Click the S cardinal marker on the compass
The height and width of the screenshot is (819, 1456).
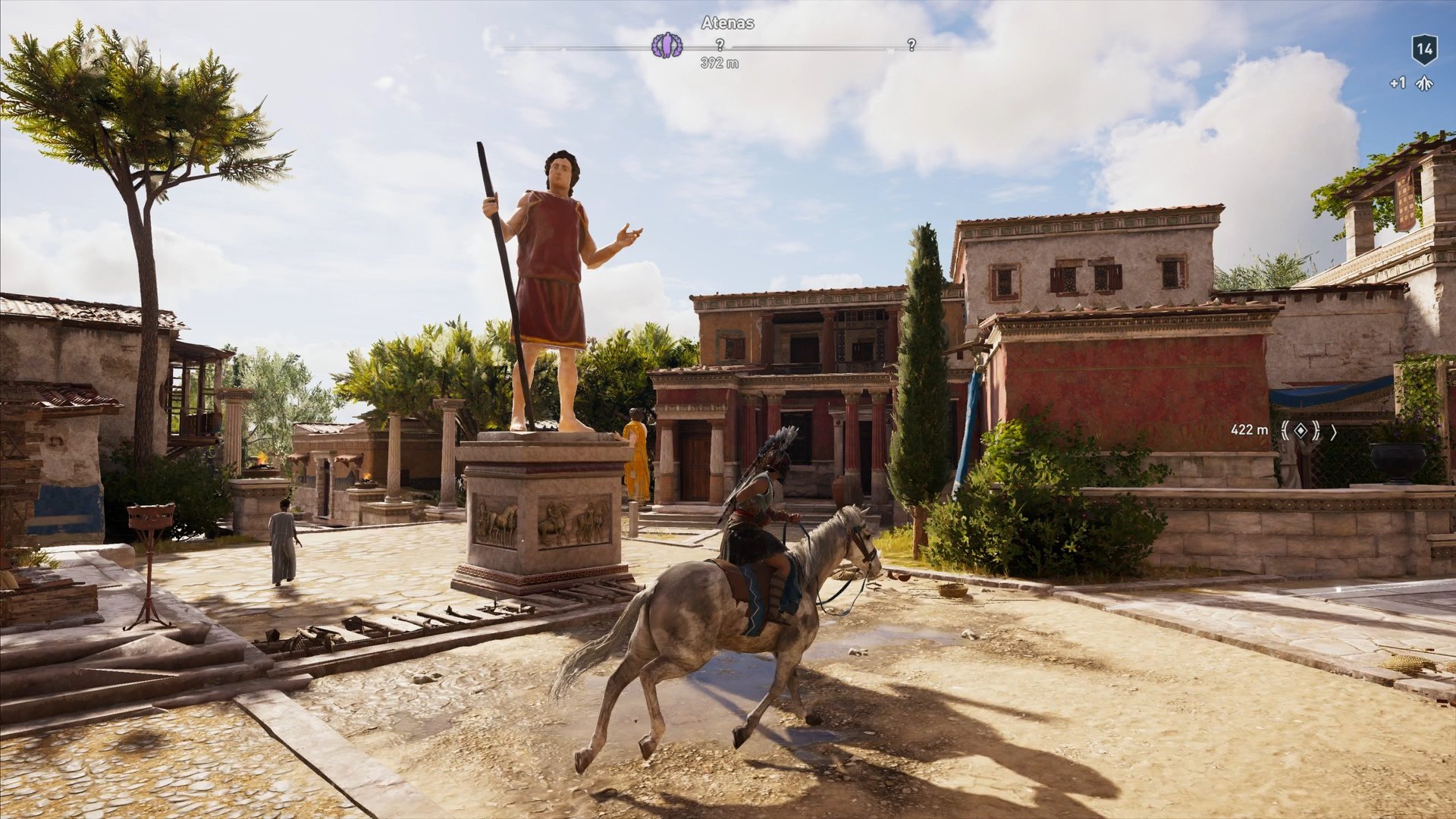tap(563, 51)
